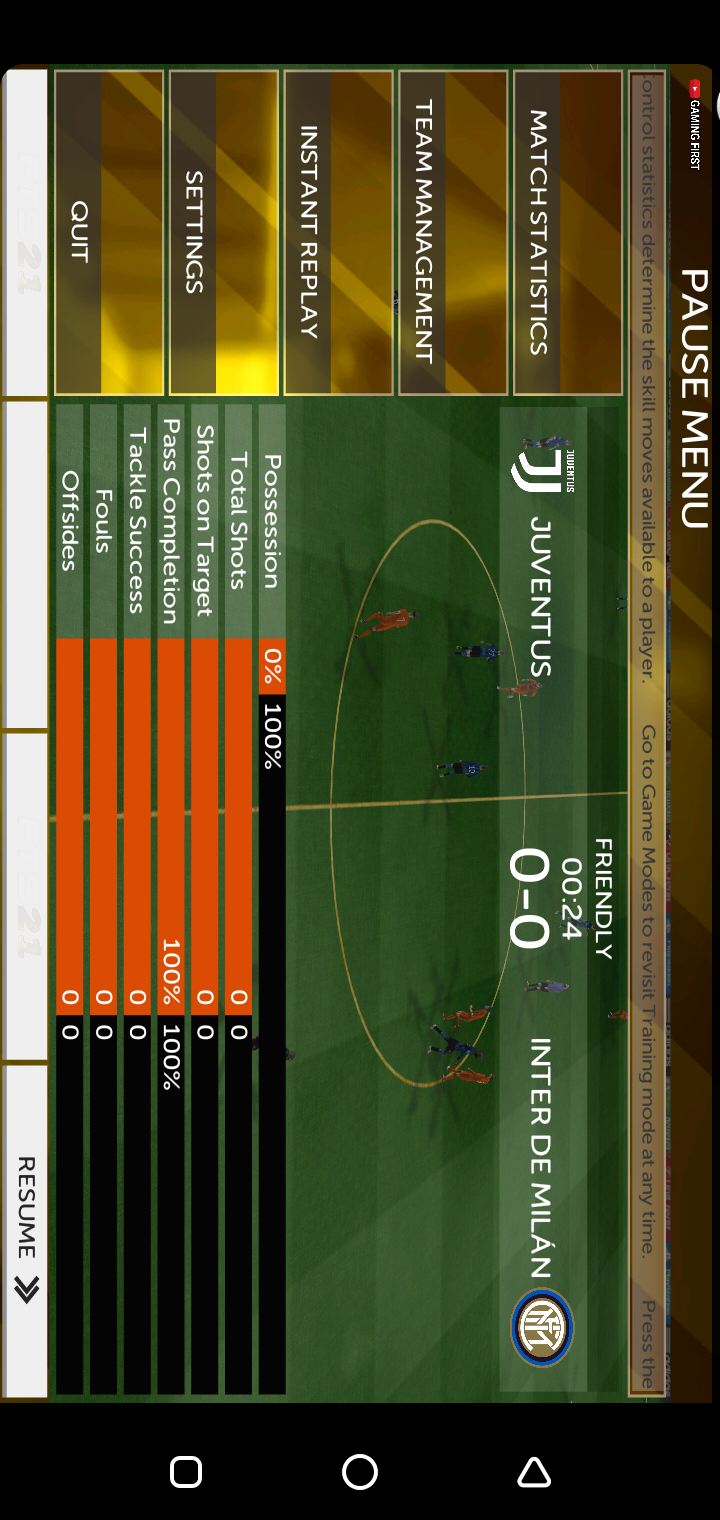
Task: Open Android recent apps square button
Action: [x=186, y=1472]
